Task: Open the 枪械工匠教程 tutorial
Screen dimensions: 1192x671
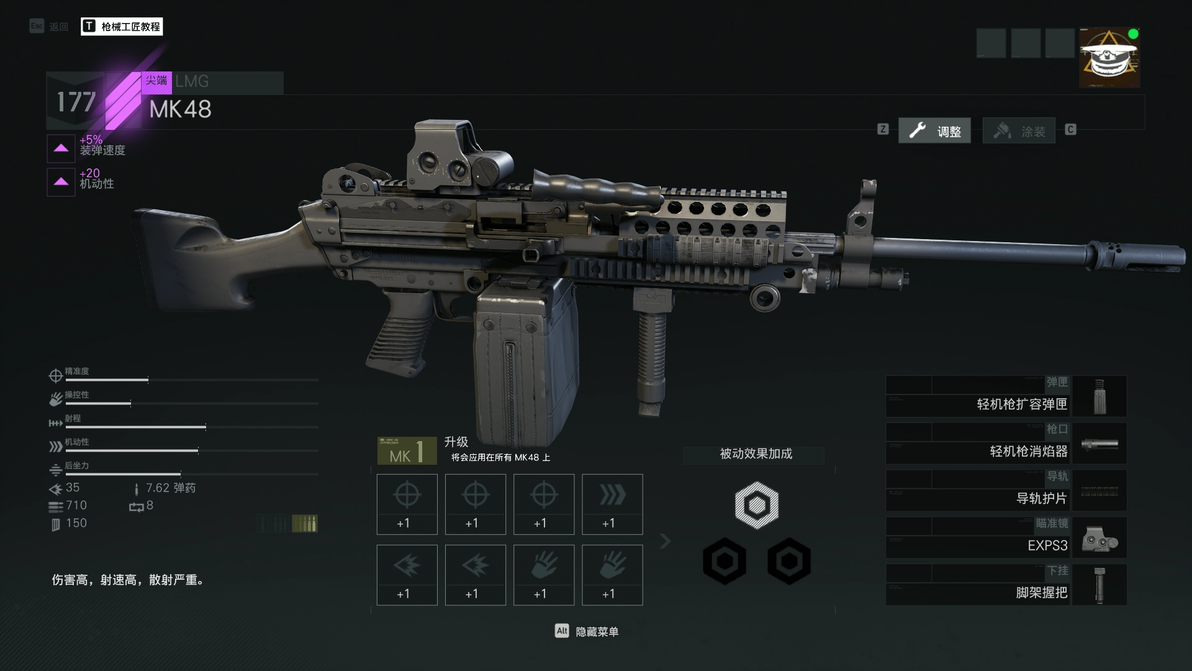Action: (x=121, y=27)
